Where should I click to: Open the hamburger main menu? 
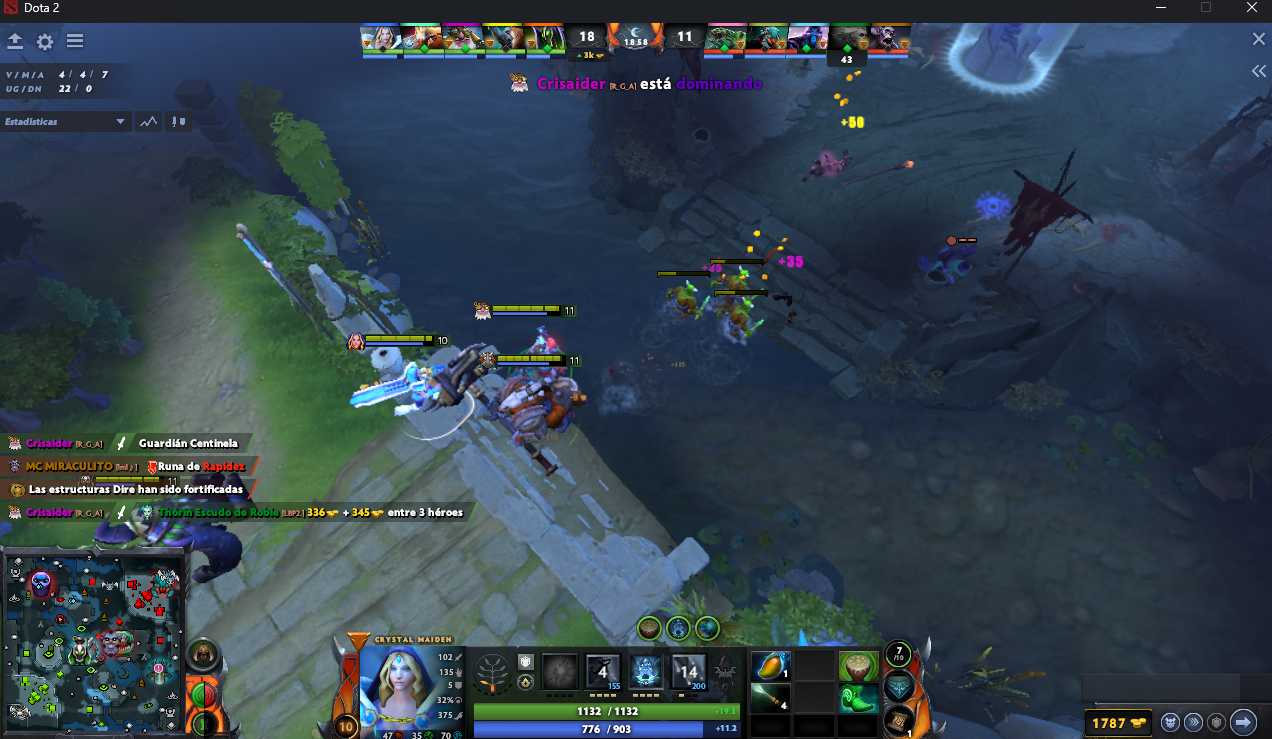coord(75,42)
